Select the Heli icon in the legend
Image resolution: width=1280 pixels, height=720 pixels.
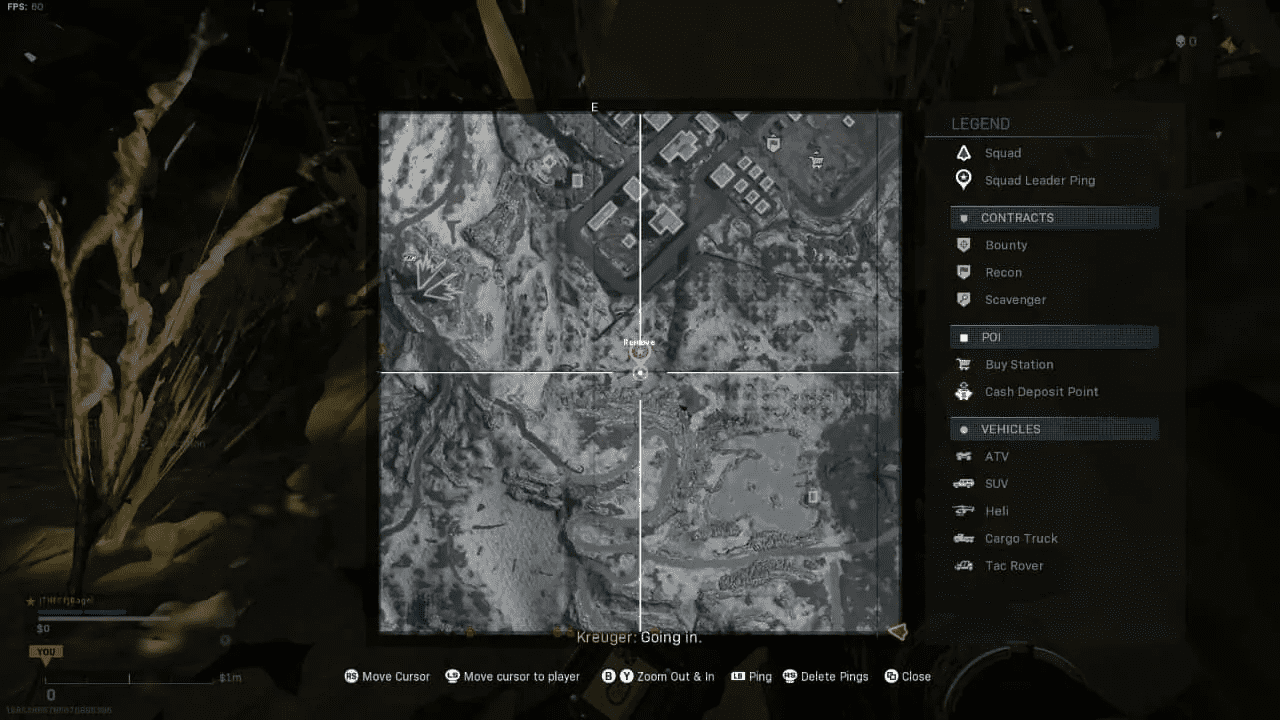[x=963, y=511]
